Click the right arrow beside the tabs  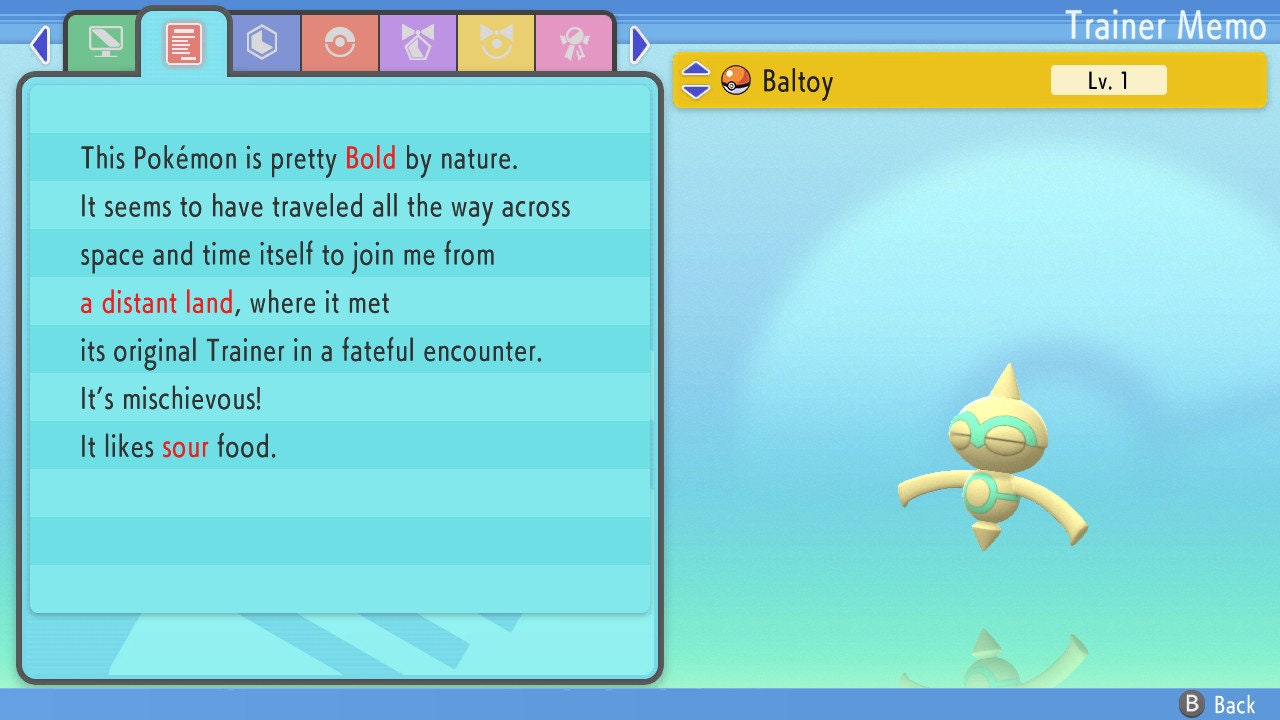tap(640, 44)
